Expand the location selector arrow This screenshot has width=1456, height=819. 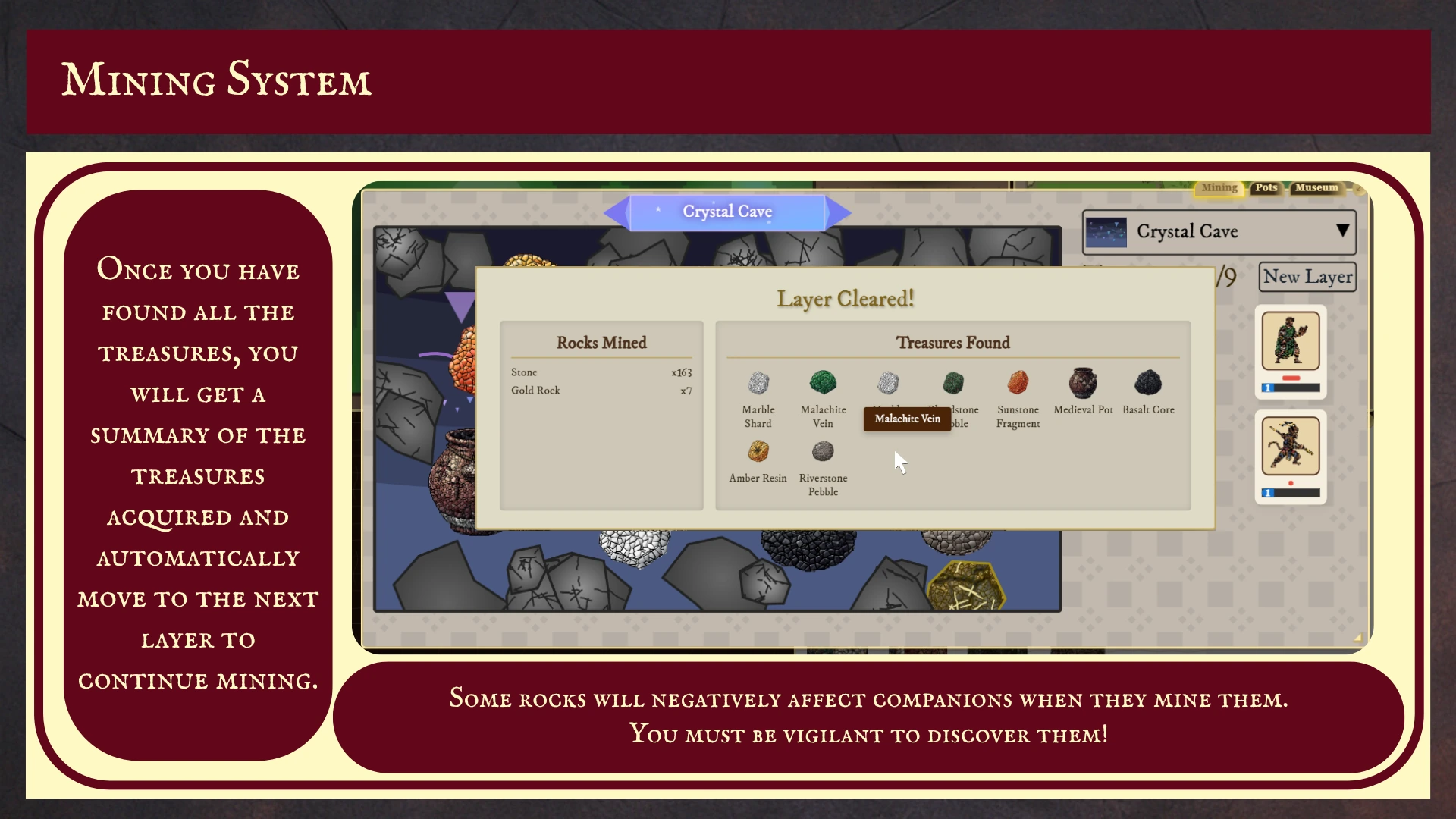(x=1344, y=231)
